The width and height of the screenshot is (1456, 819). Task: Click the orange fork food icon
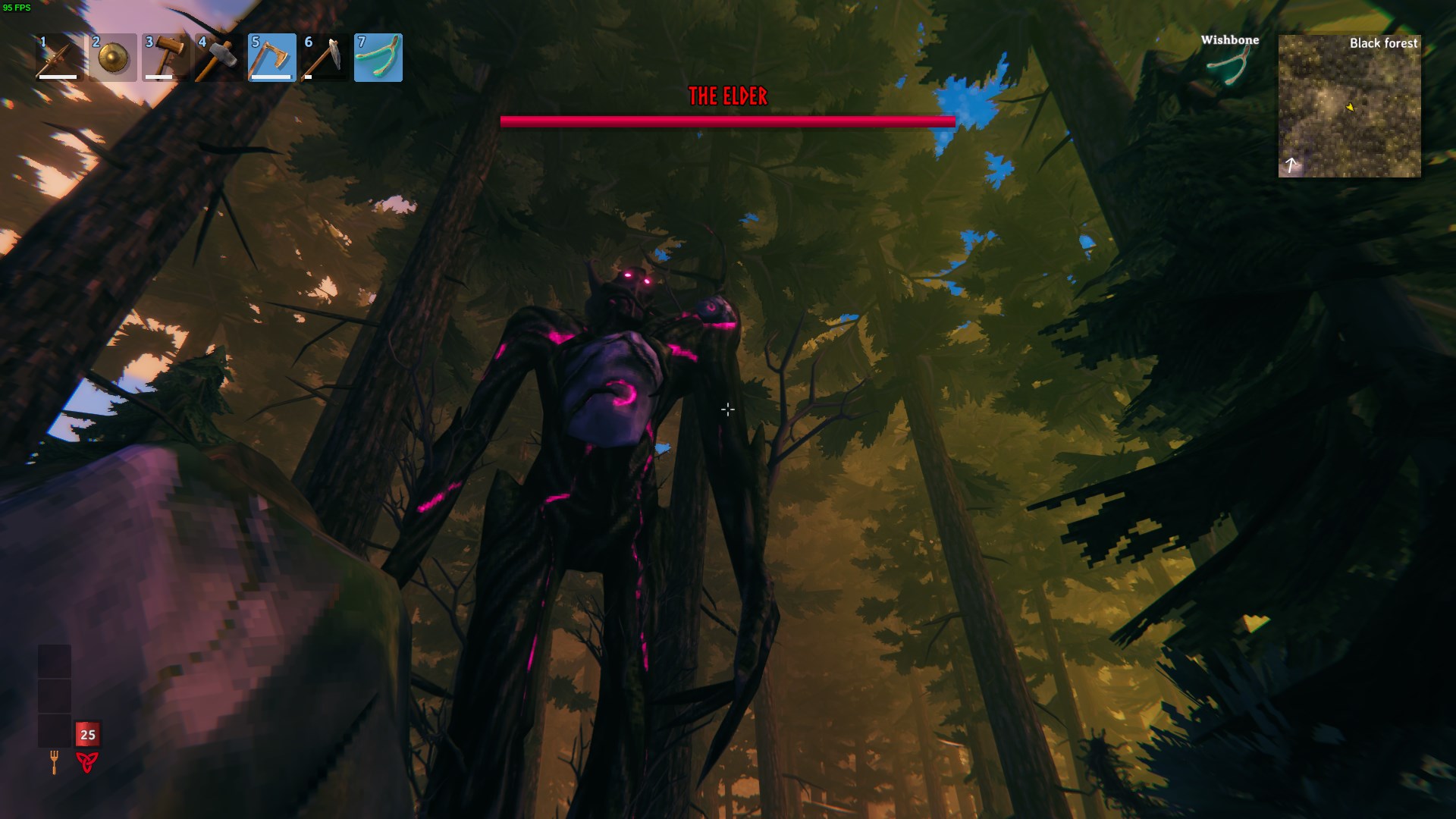54,761
